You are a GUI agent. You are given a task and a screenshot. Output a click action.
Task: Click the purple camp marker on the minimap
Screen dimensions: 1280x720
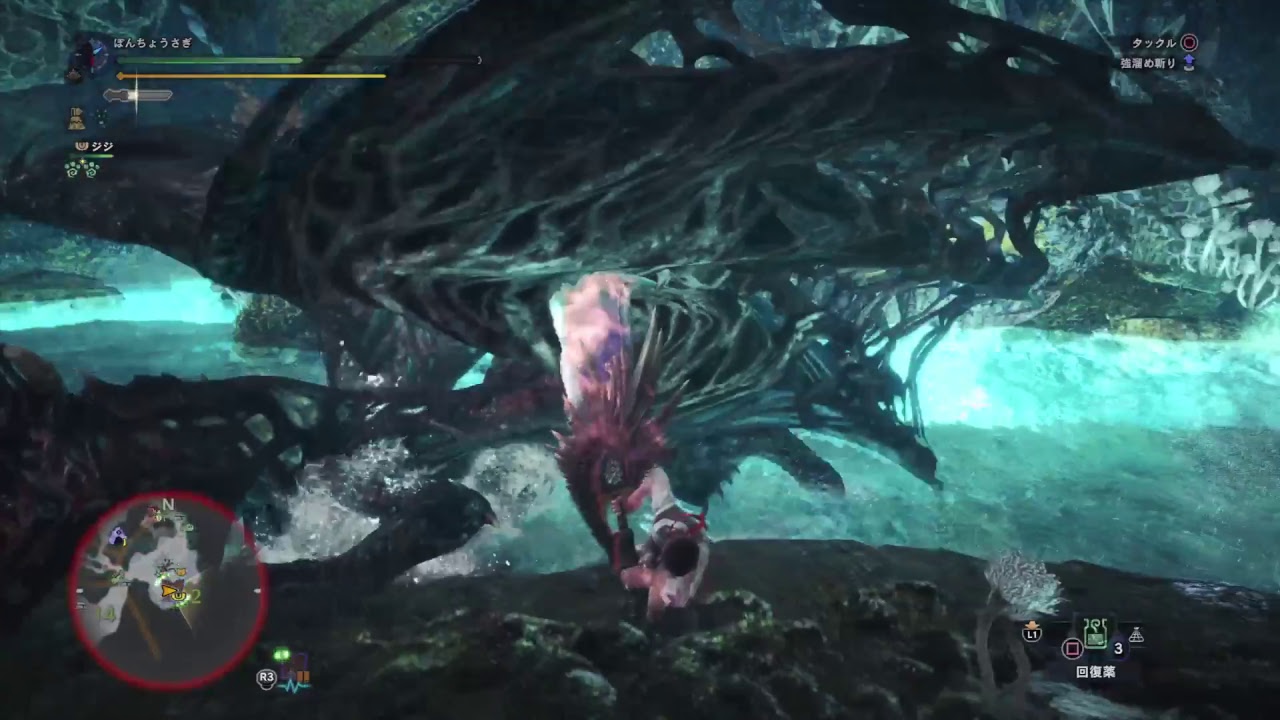pos(119,536)
